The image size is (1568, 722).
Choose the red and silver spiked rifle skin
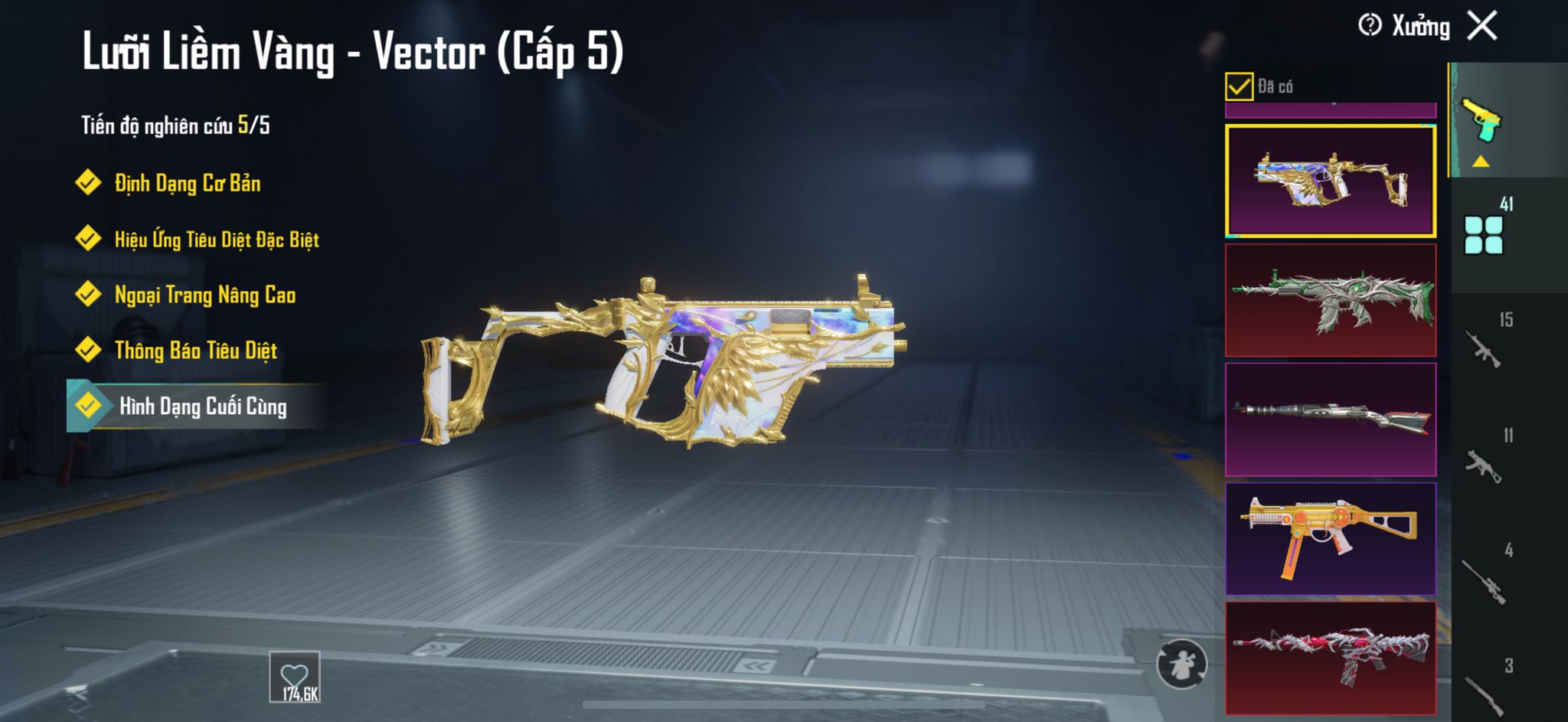pos(1331,658)
